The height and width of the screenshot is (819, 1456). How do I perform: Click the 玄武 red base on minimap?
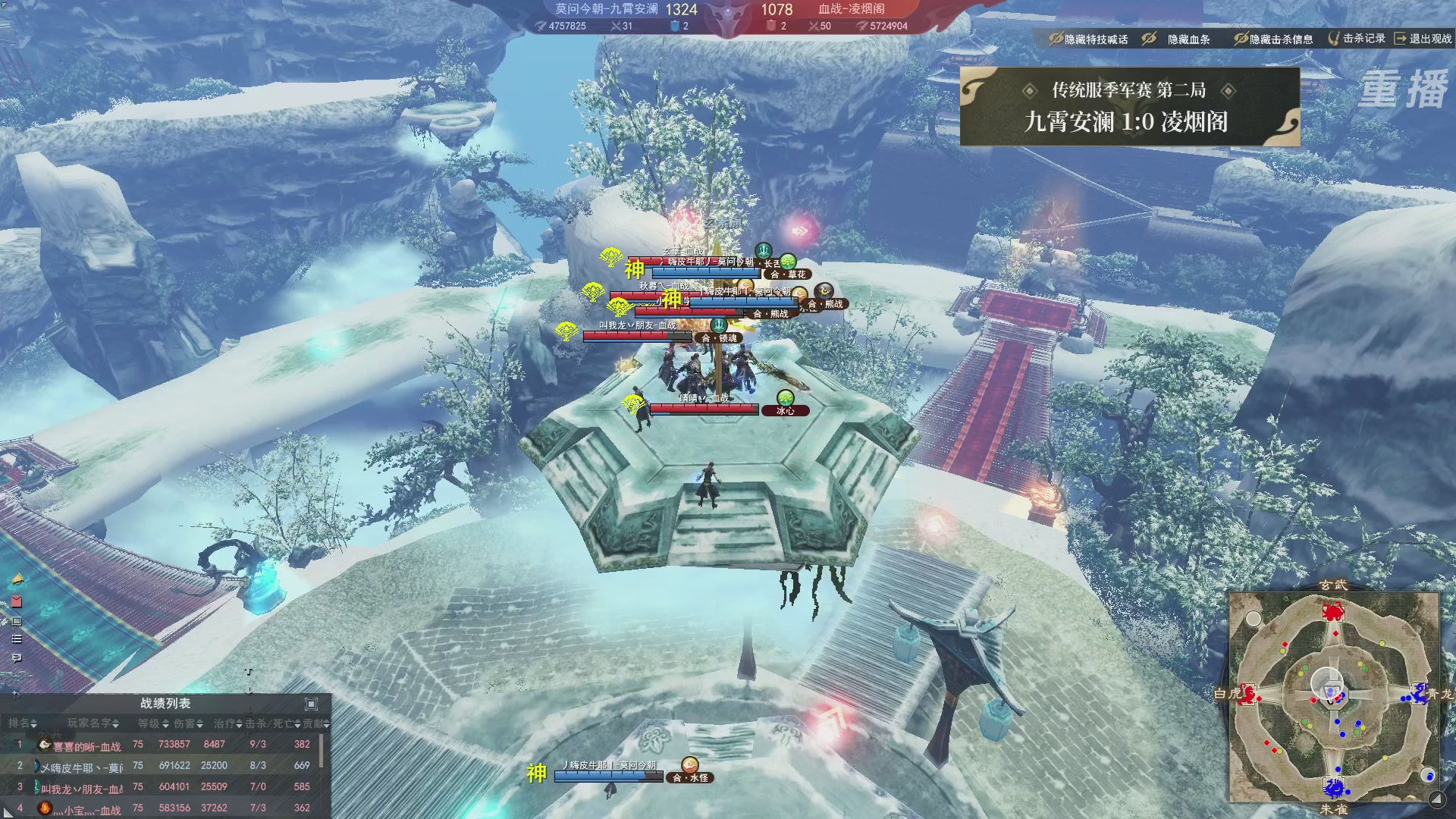(1332, 611)
